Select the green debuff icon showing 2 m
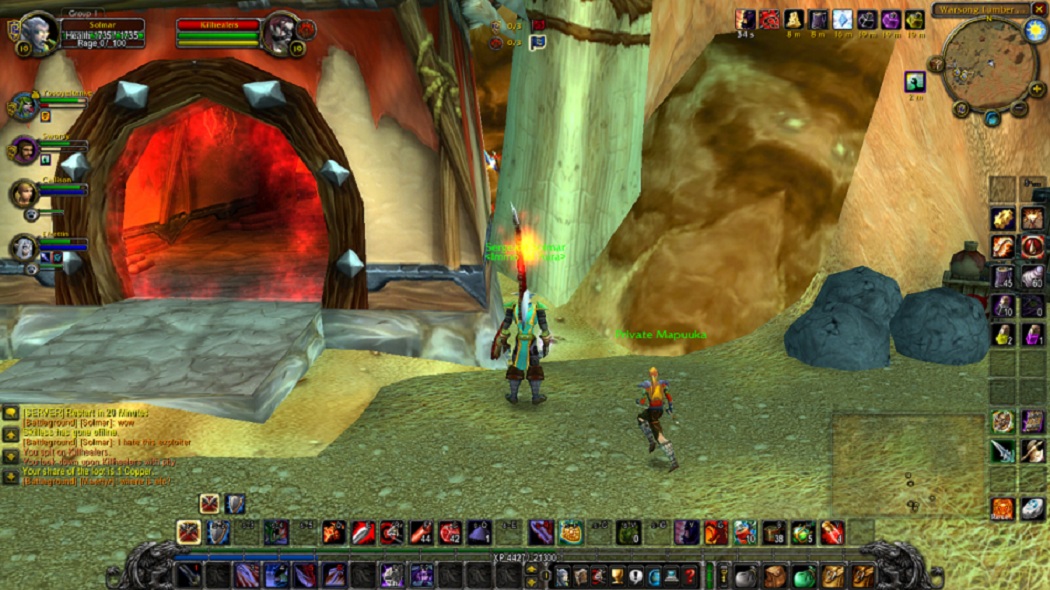 (915, 81)
